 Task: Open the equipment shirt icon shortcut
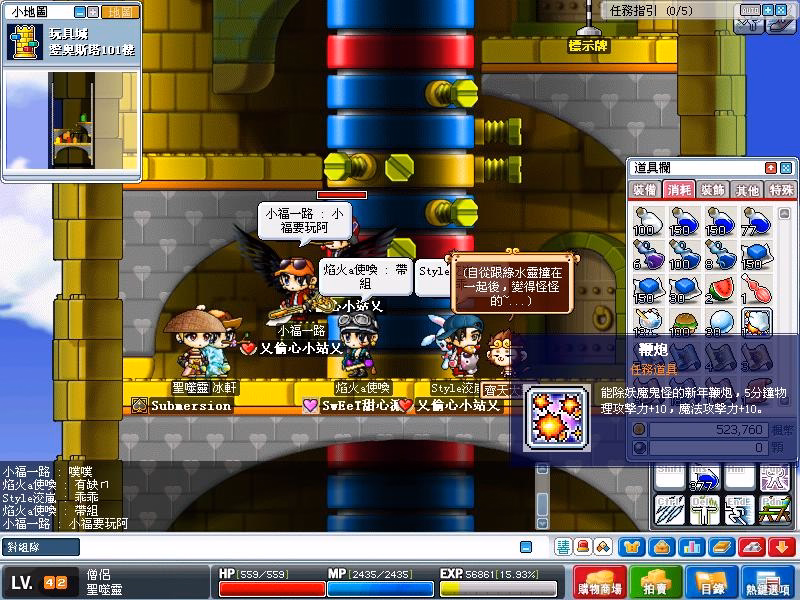(632, 547)
